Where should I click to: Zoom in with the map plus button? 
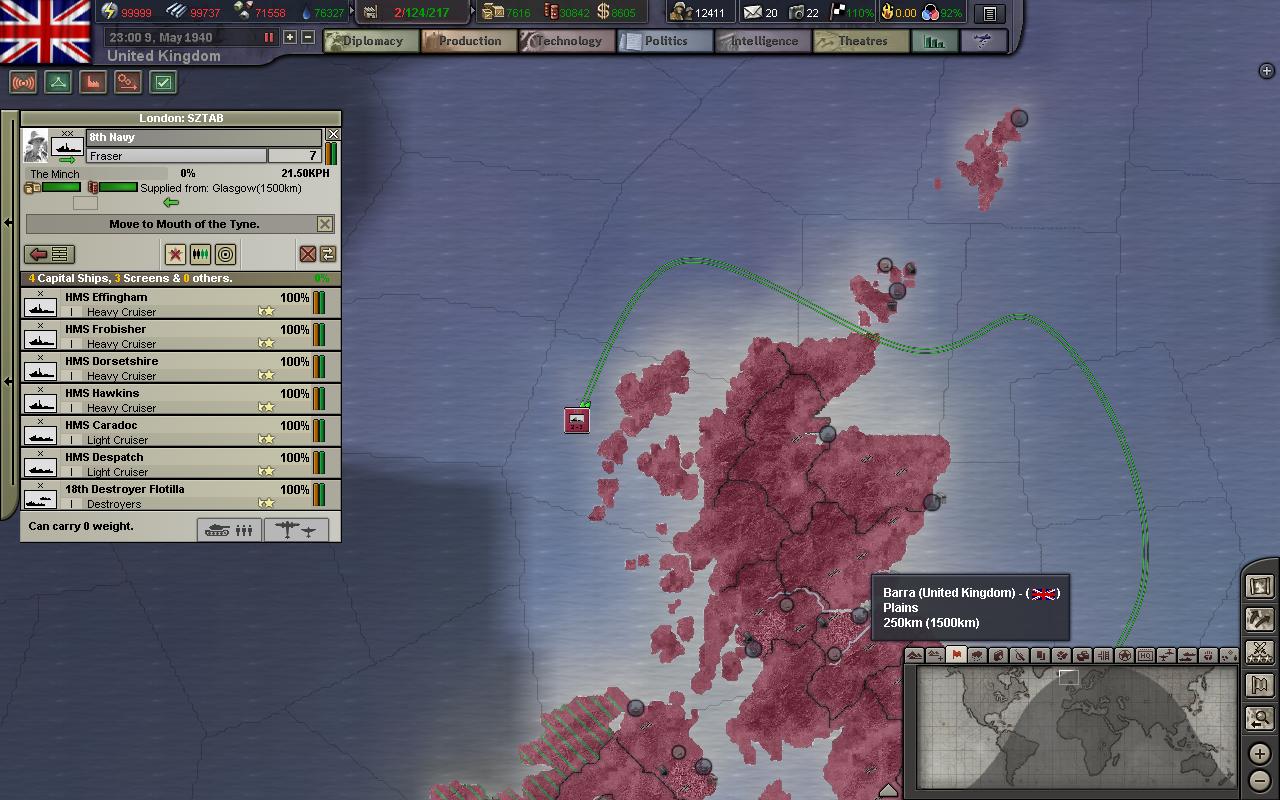(x=1259, y=753)
